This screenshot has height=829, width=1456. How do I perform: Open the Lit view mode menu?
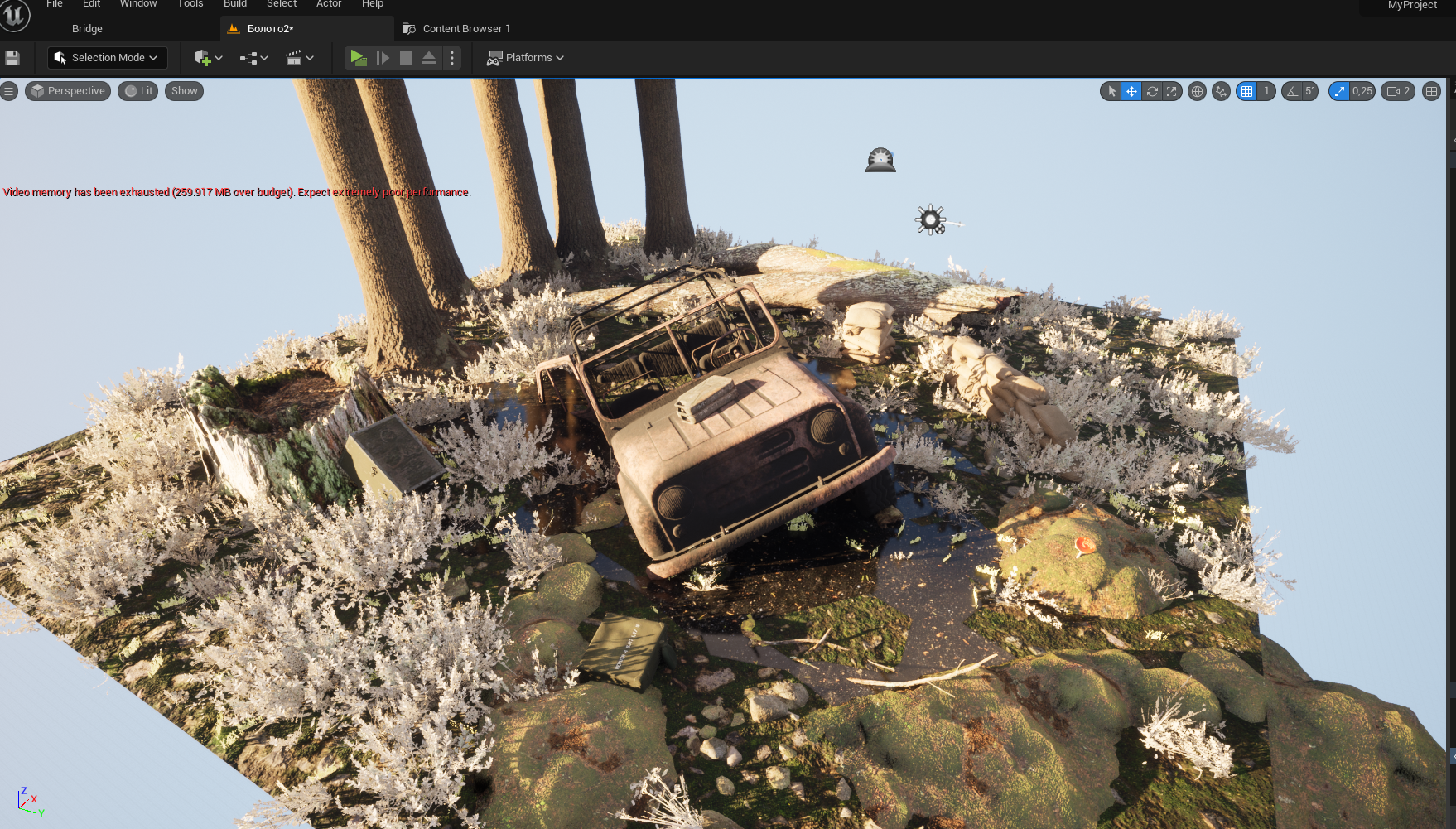pos(138,91)
